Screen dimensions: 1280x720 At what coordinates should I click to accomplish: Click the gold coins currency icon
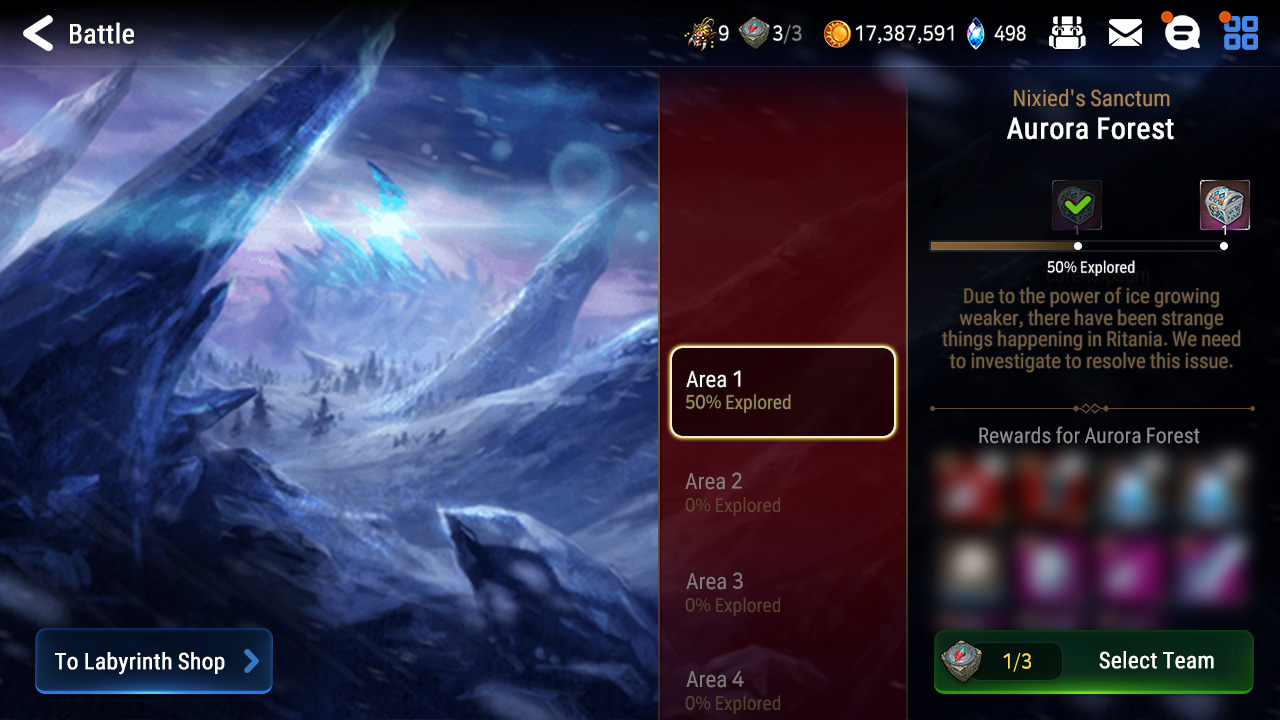(838, 33)
